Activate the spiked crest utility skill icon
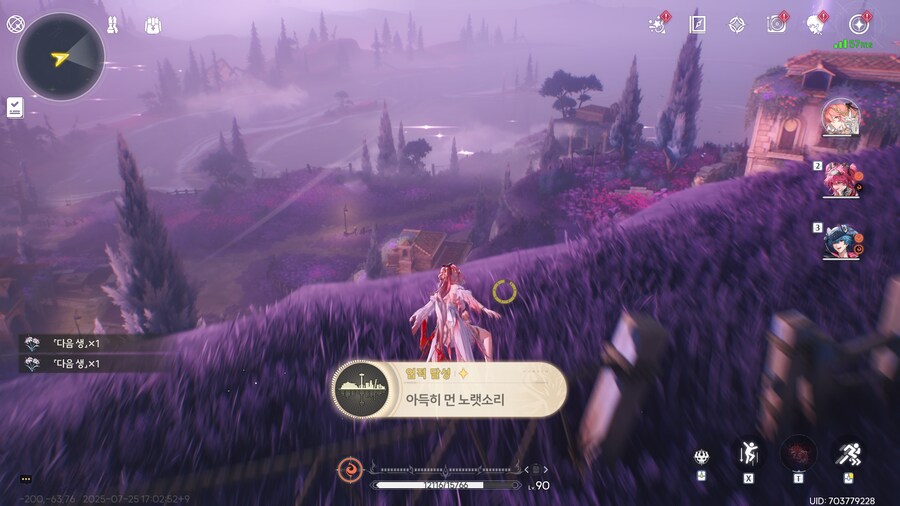 click(702, 457)
